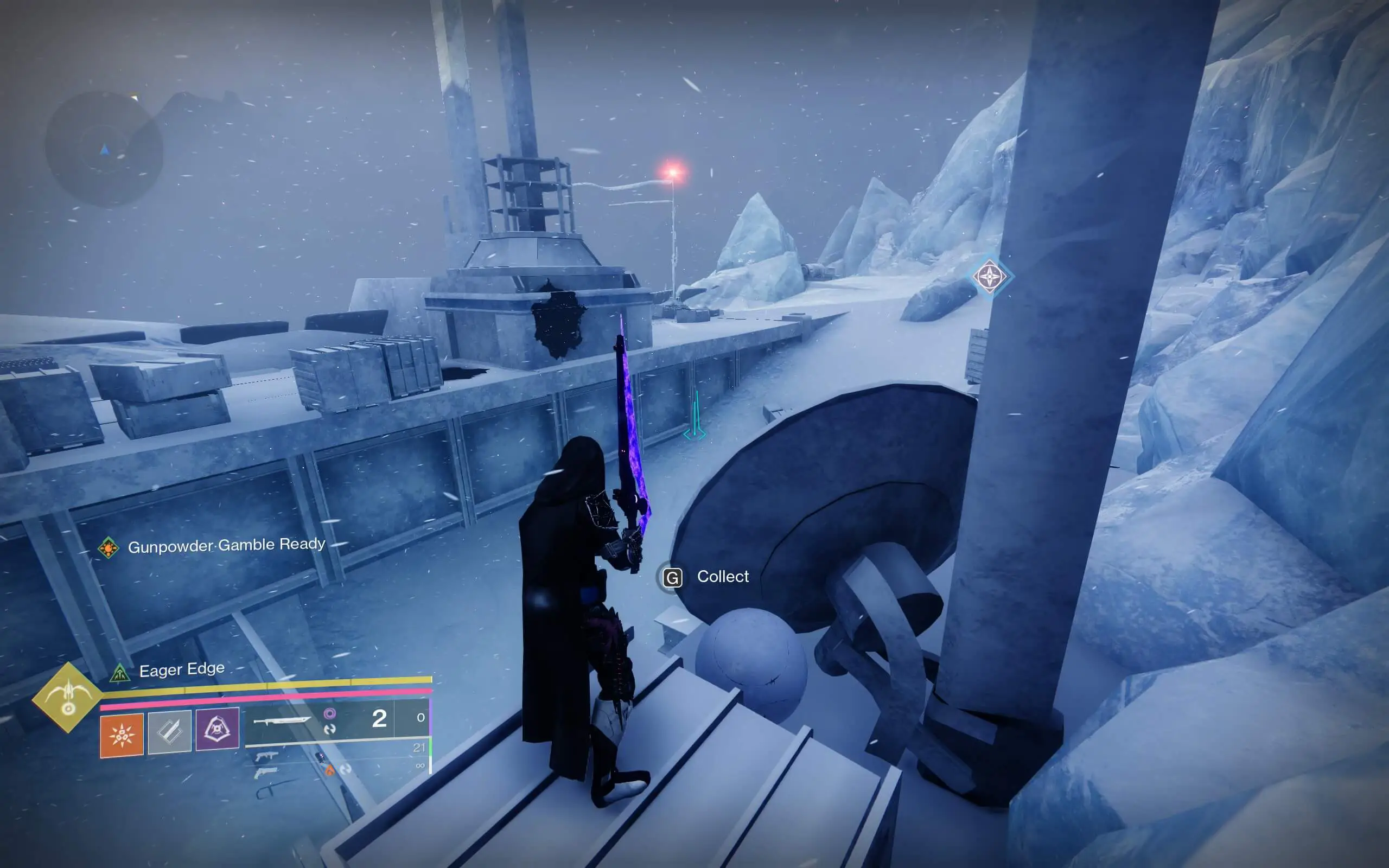
Task: Select the submachine gun weapon icon
Action: pyautogui.click(x=268, y=757)
